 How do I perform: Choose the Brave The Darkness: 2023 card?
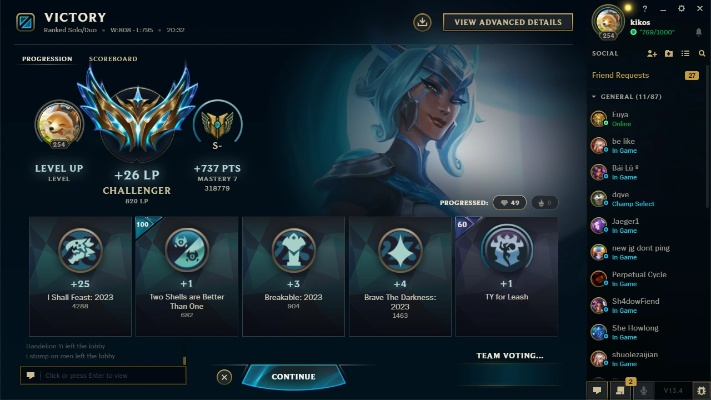400,276
